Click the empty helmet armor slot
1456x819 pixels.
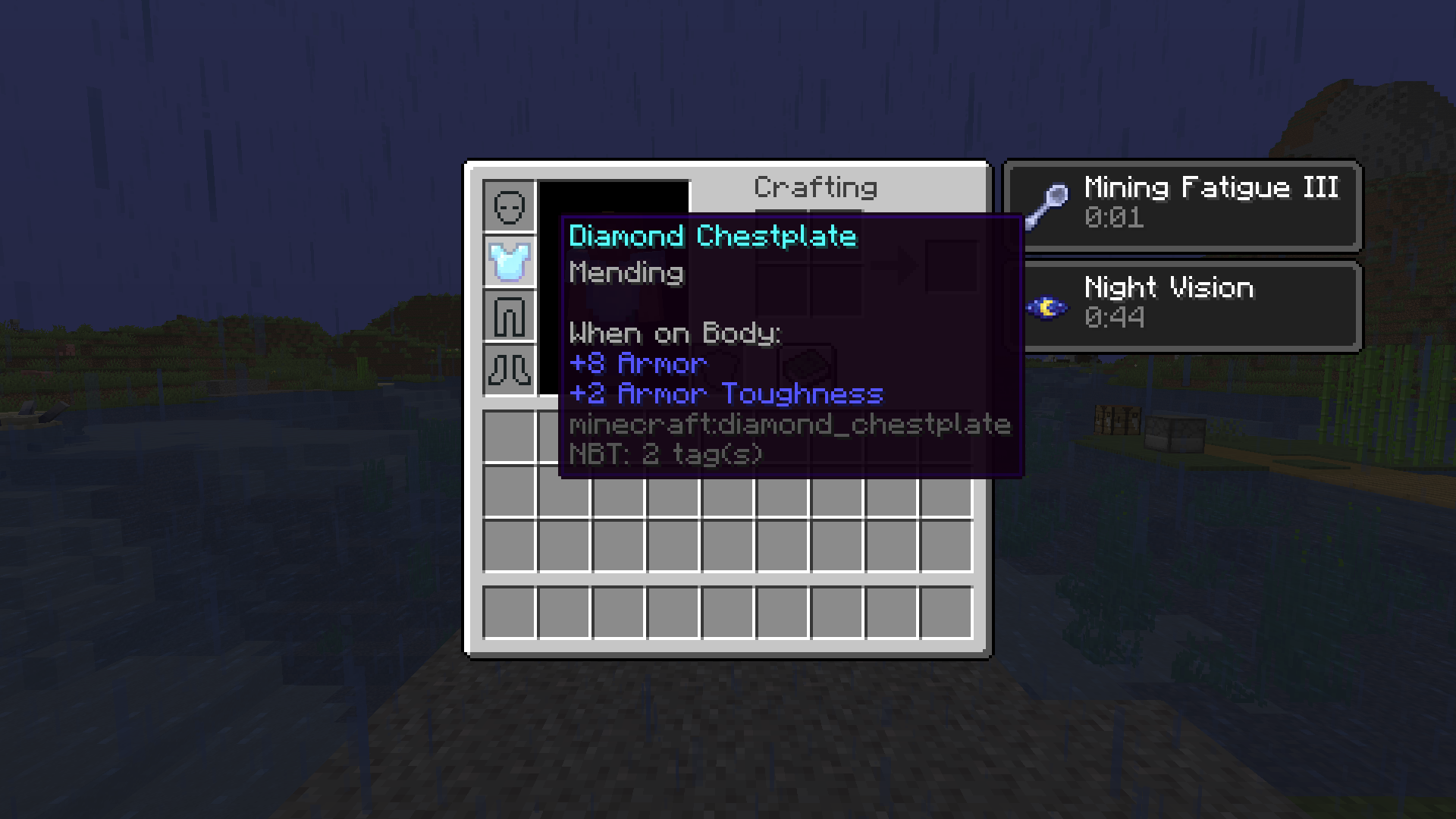tap(510, 206)
